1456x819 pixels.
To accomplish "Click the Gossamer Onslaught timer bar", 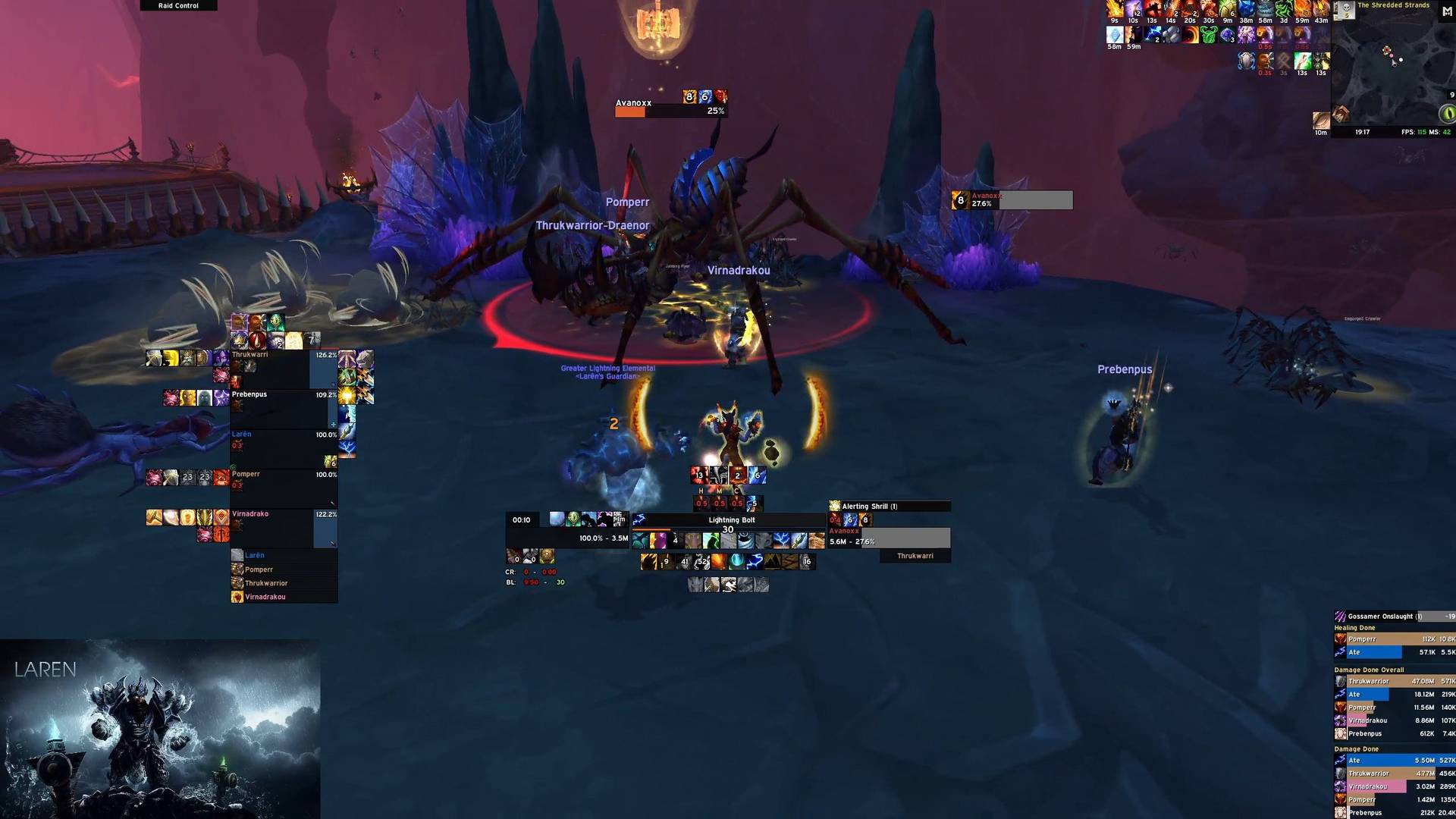I will [x=1394, y=617].
